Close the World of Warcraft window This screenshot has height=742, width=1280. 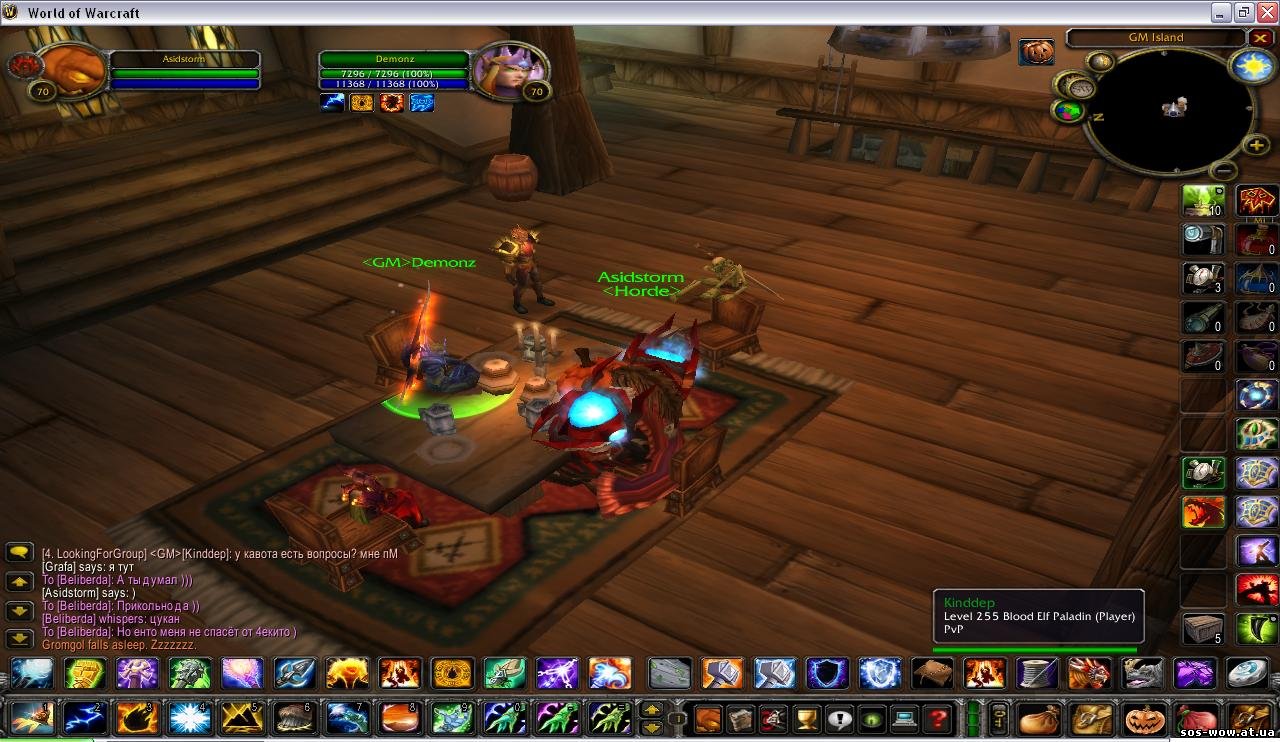tap(1266, 12)
